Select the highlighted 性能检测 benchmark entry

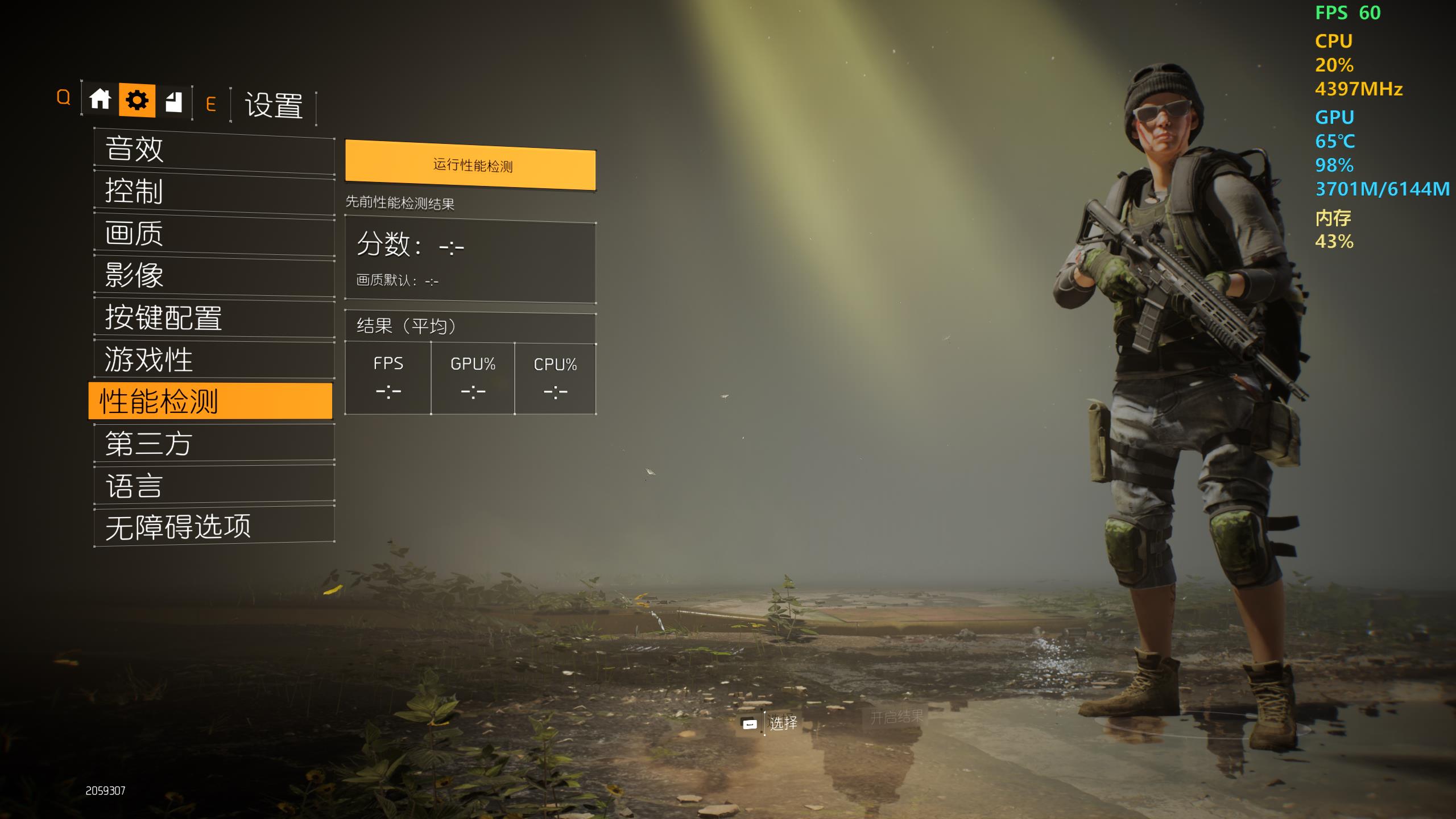pos(210,402)
